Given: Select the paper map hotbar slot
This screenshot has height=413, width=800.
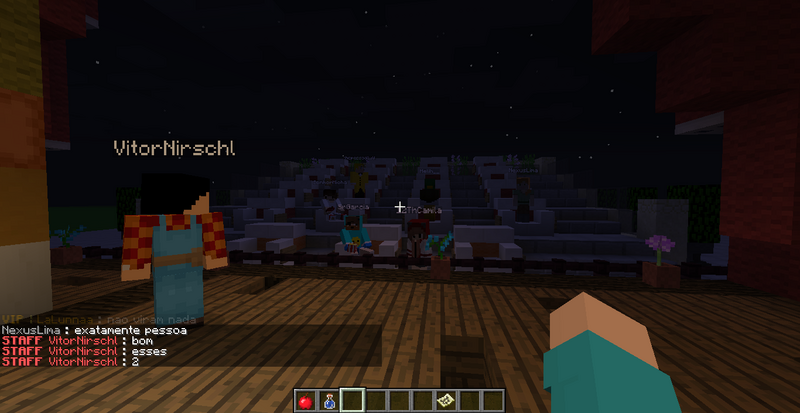Looking at the screenshot, I should [444, 401].
